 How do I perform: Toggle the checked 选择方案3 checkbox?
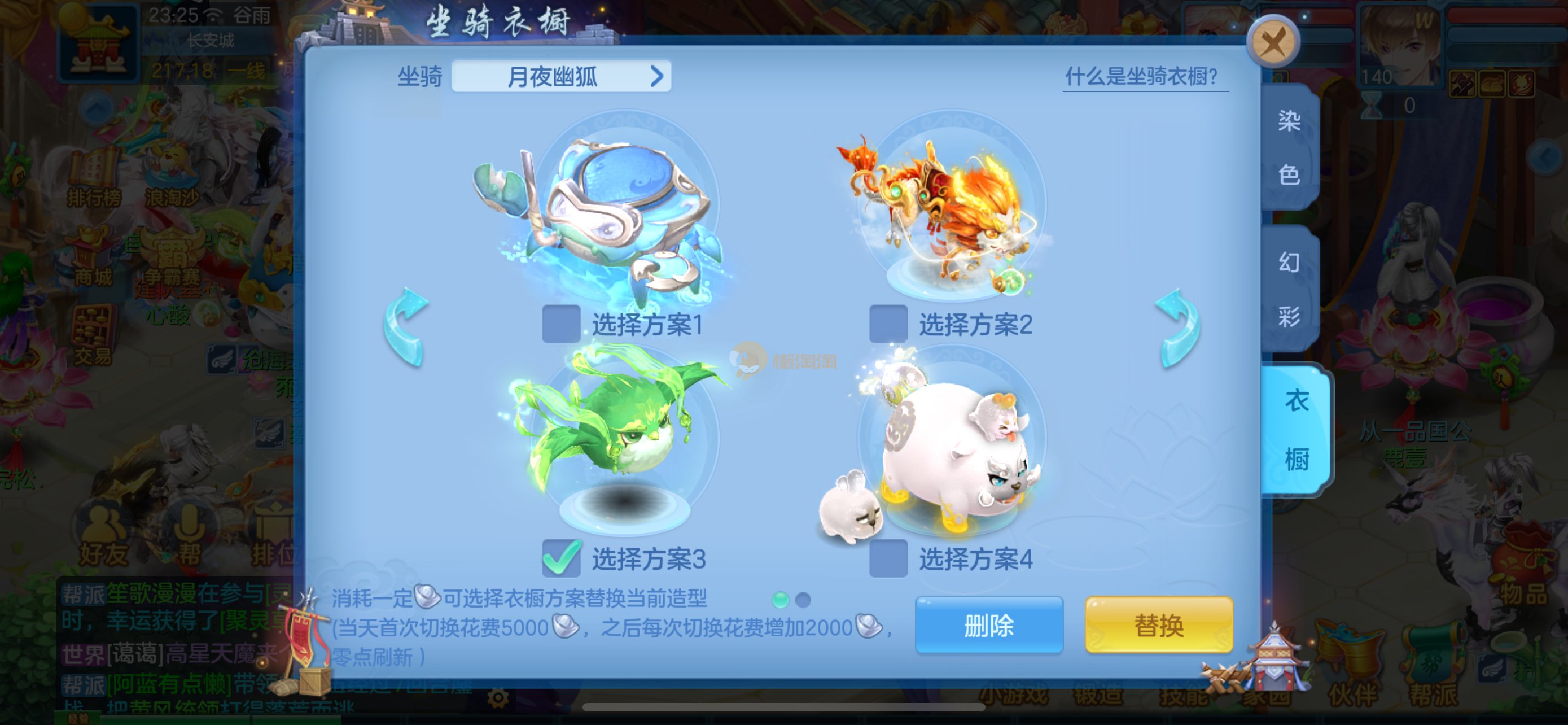(560, 558)
